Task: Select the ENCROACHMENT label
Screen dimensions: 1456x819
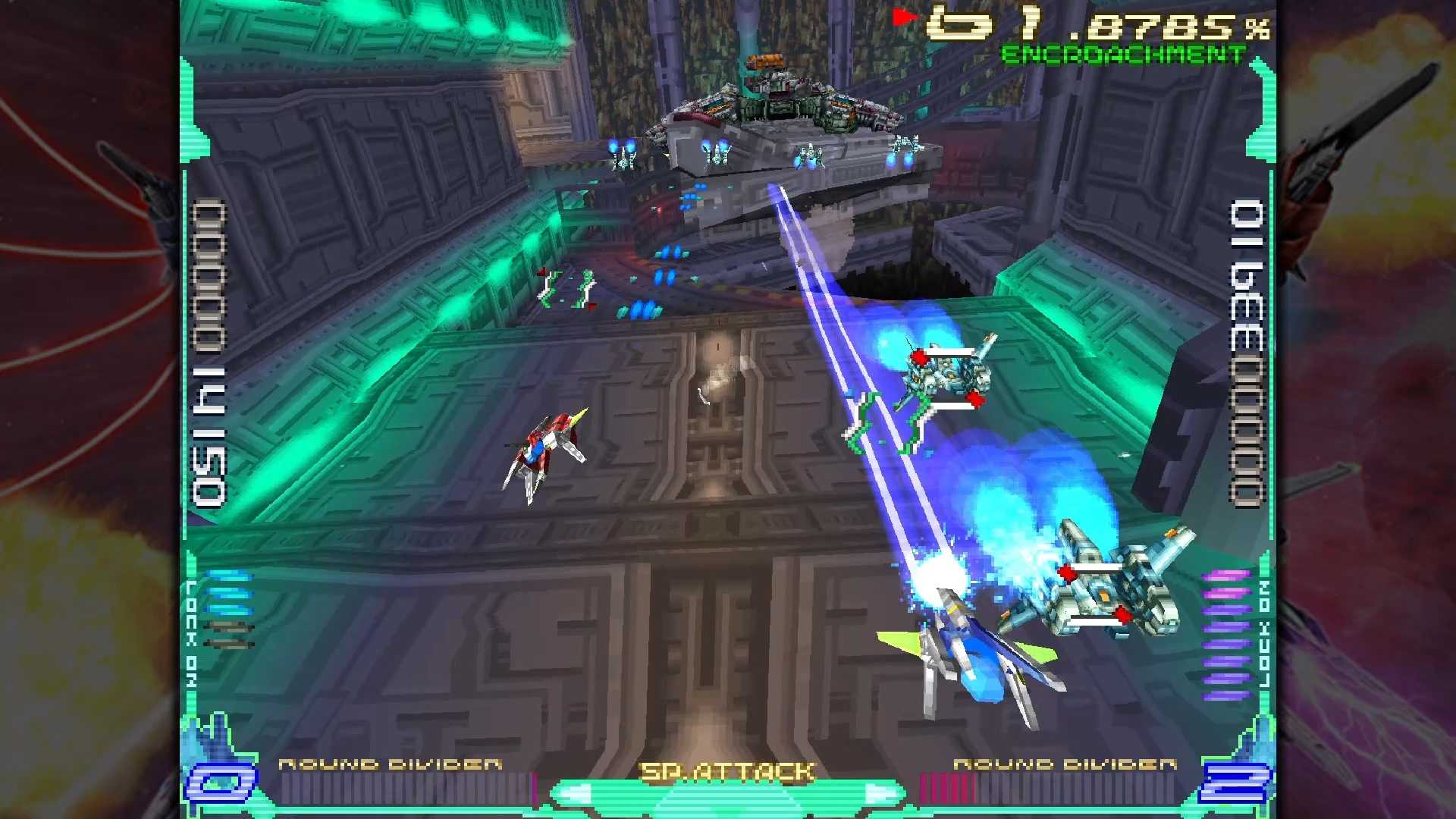Action: [1121, 52]
